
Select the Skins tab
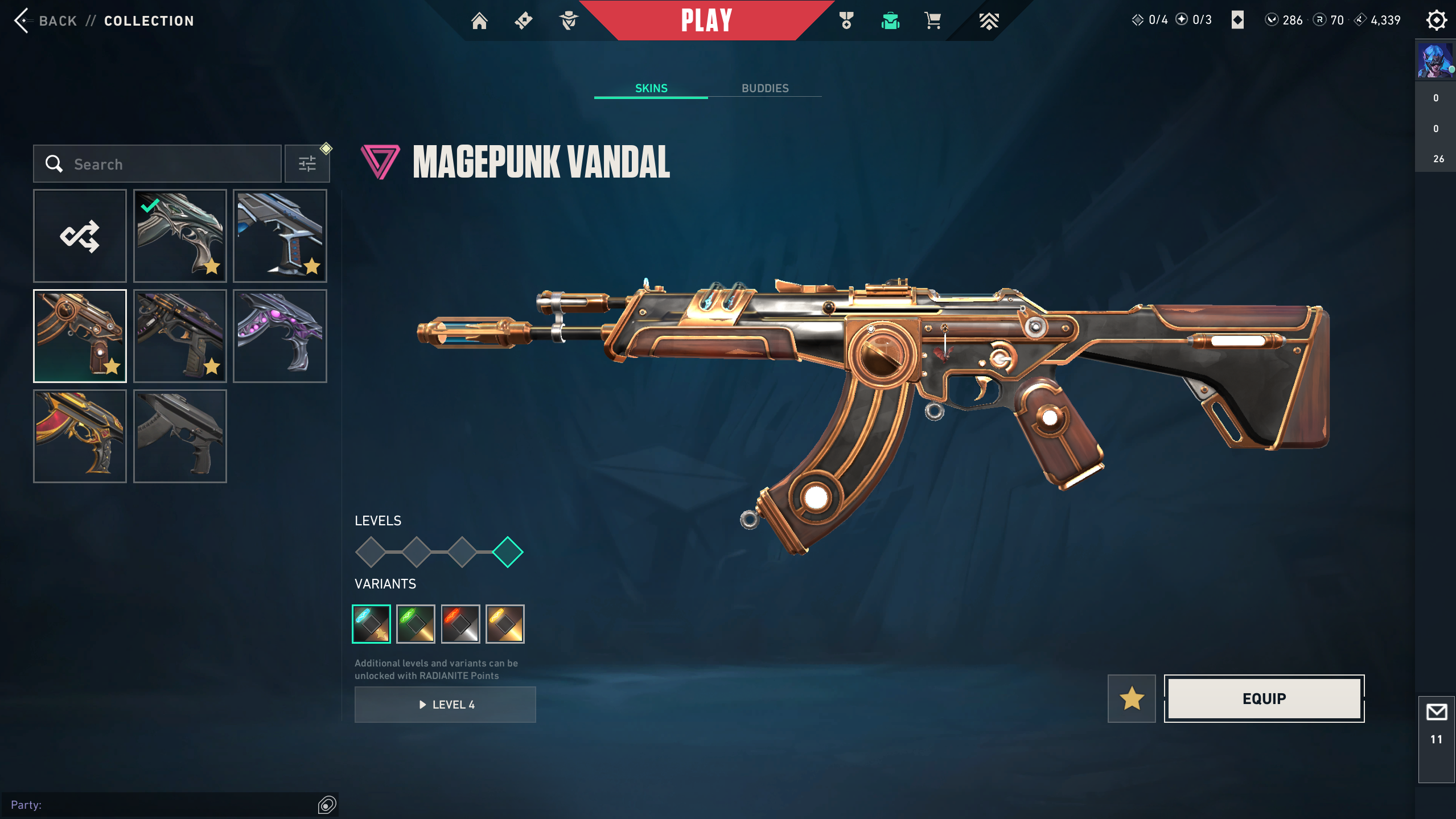(651, 88)
